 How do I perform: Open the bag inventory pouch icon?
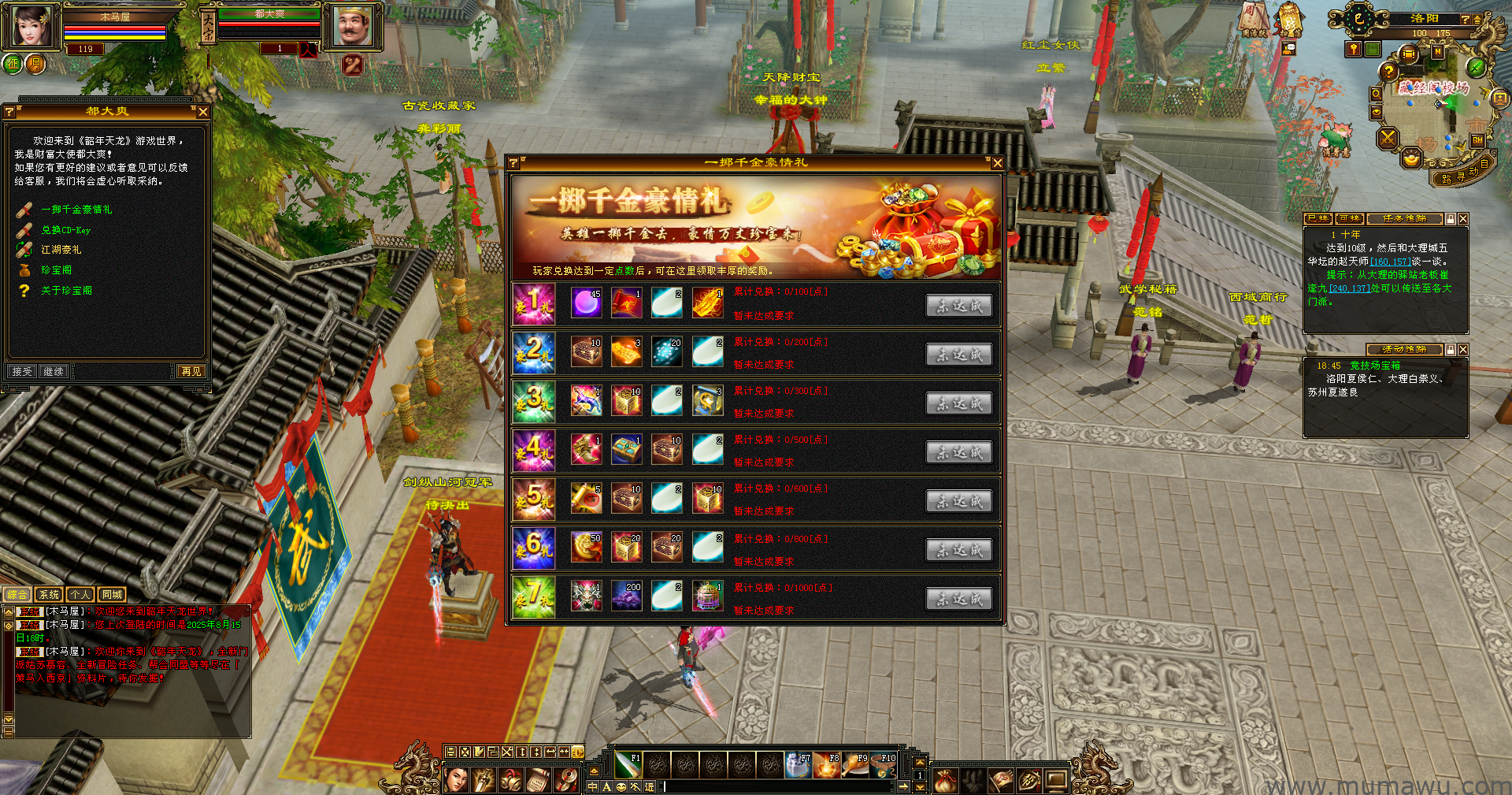click(x=945, y=780)
